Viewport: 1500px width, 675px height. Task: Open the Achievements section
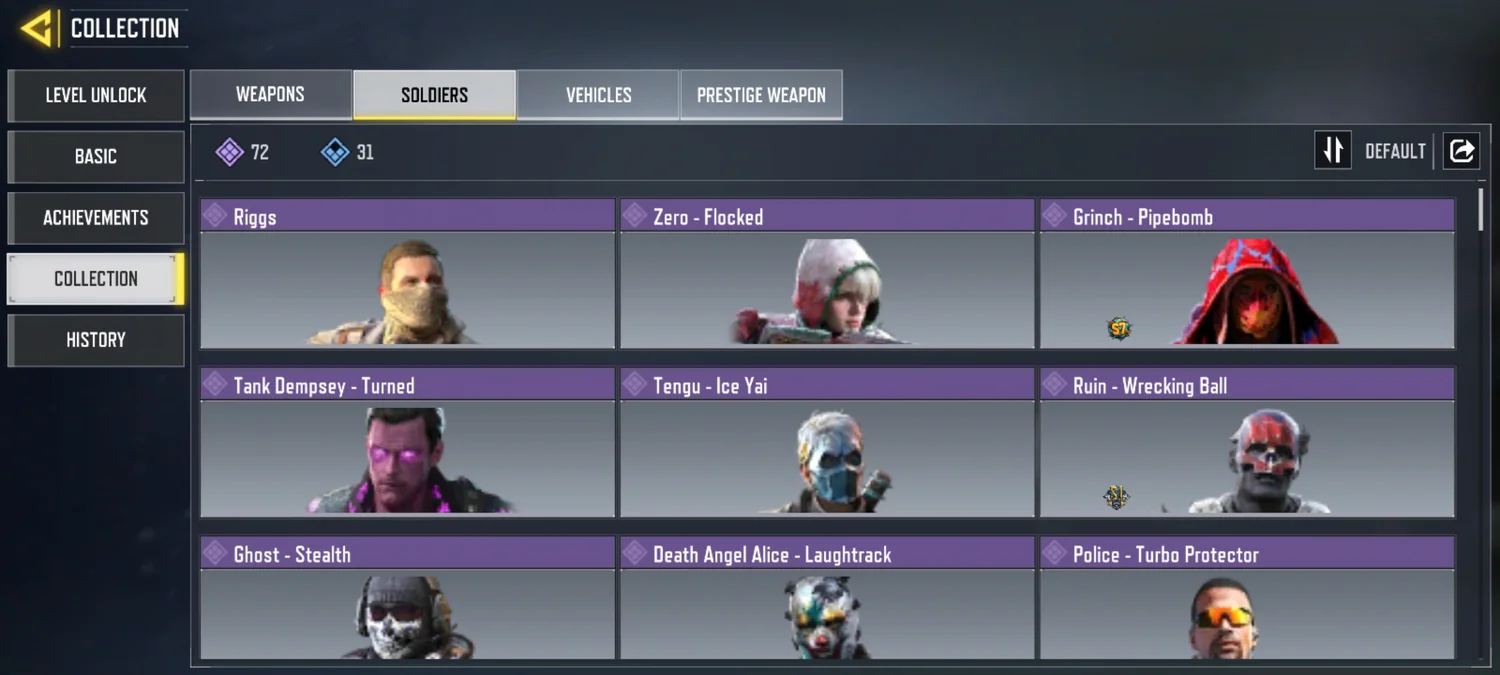point(96,218)
